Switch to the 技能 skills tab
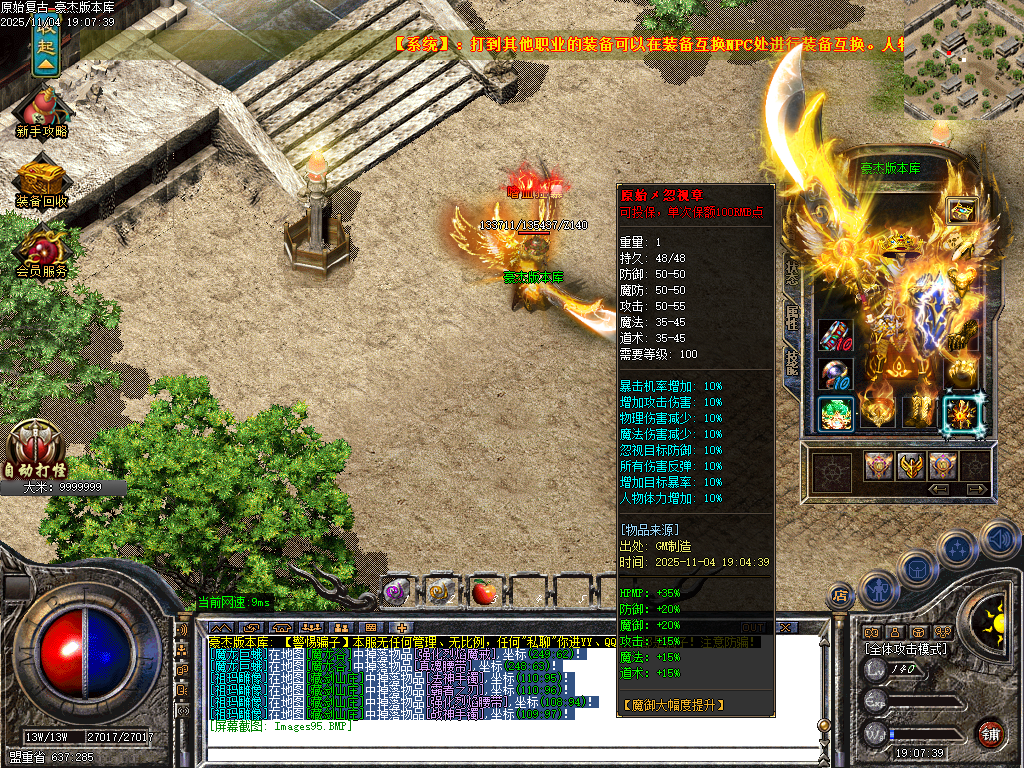The height and width of the screenshot is (768, 1024). tap(792, 362)
